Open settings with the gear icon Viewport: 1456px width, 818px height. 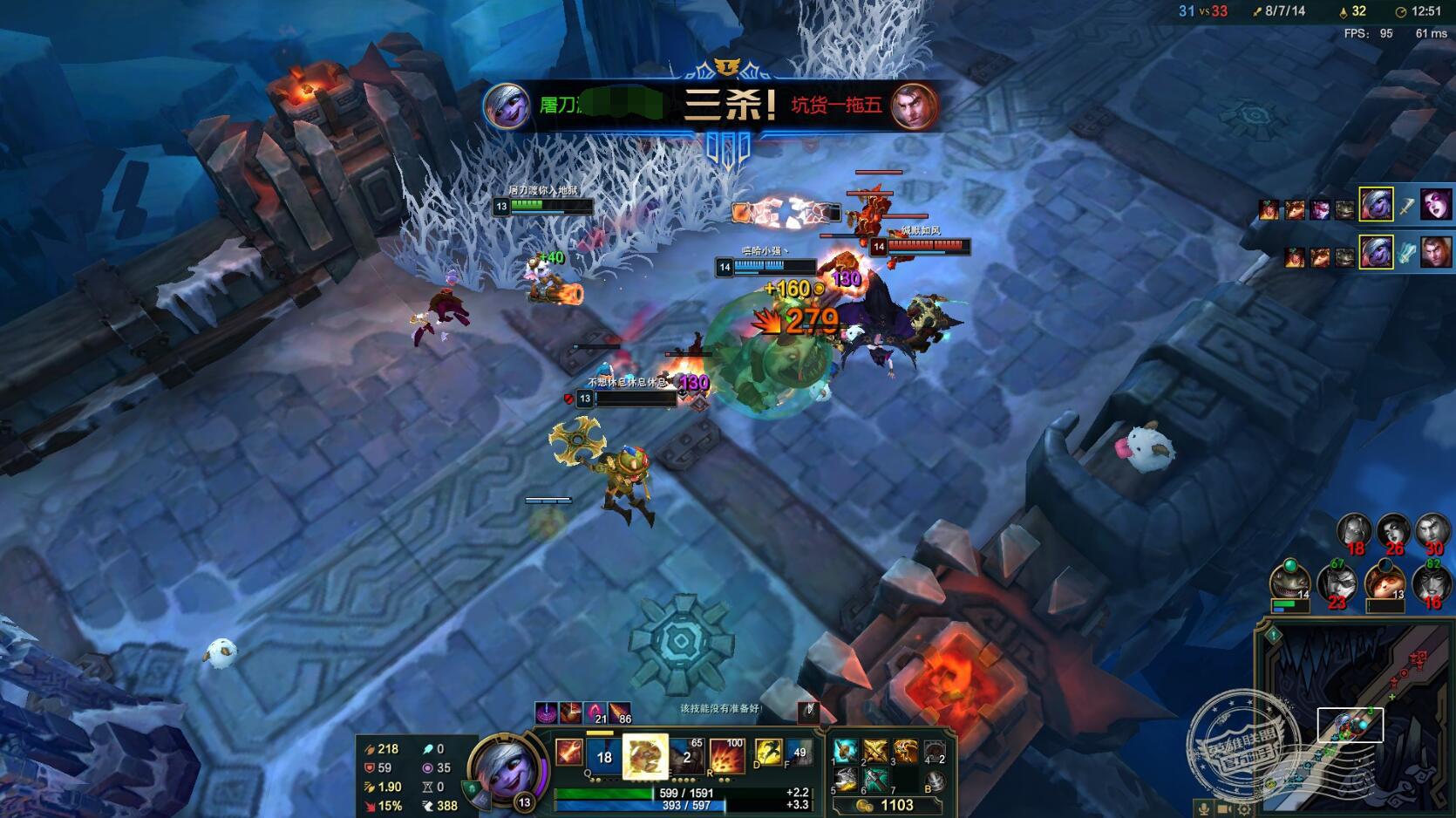1246,808
